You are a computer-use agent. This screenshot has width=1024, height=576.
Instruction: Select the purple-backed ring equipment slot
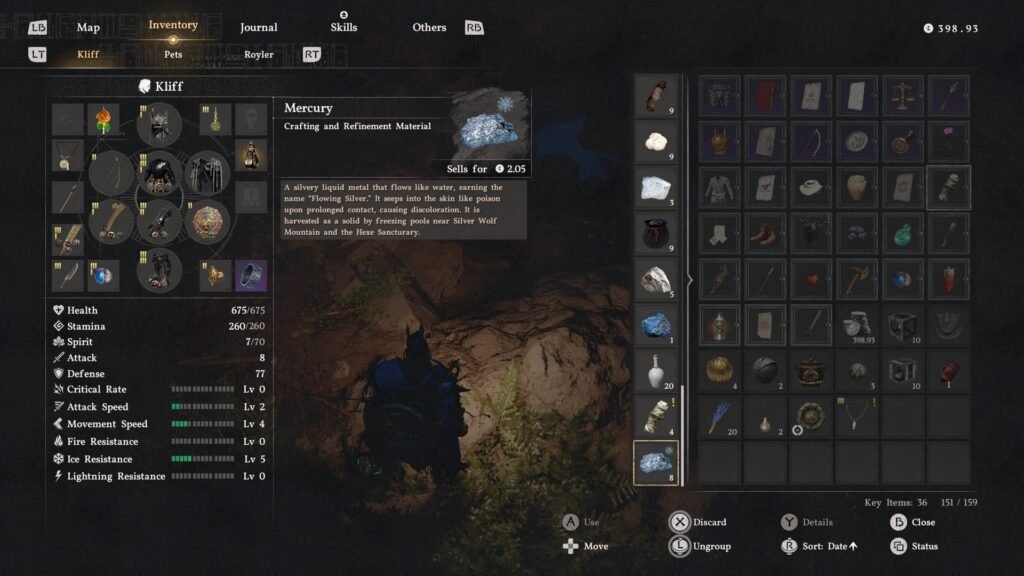(251, 274)
